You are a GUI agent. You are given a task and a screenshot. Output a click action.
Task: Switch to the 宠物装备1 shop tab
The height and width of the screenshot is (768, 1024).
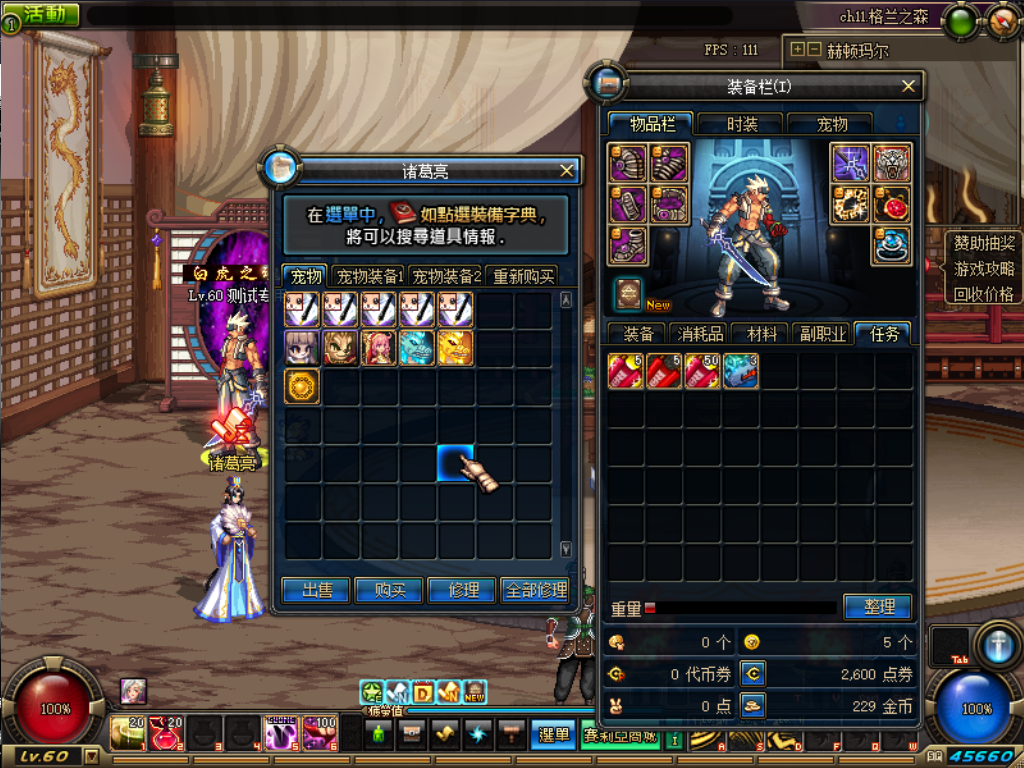click(369, 276)
